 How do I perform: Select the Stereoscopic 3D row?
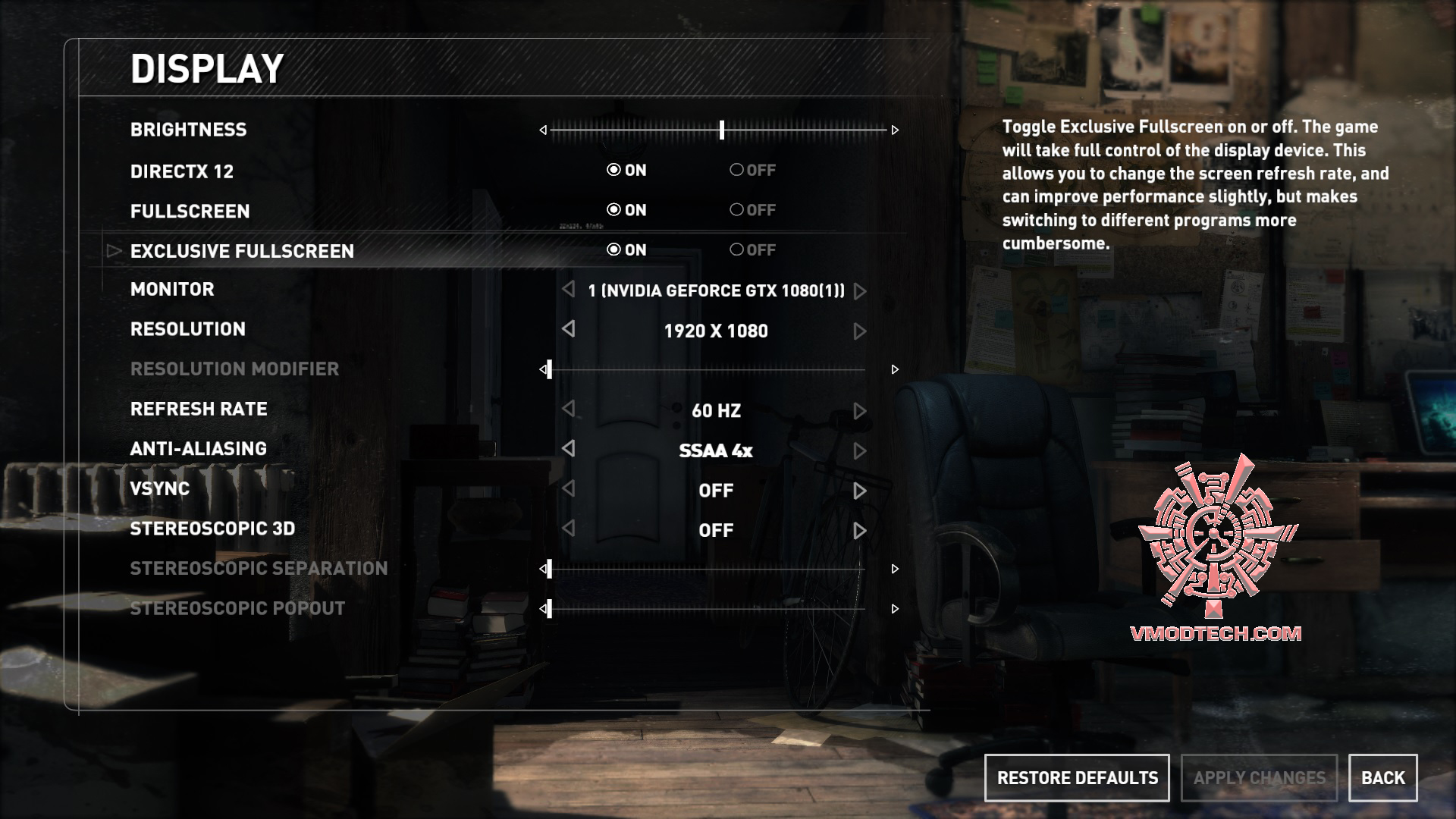(x=212, y=530)
